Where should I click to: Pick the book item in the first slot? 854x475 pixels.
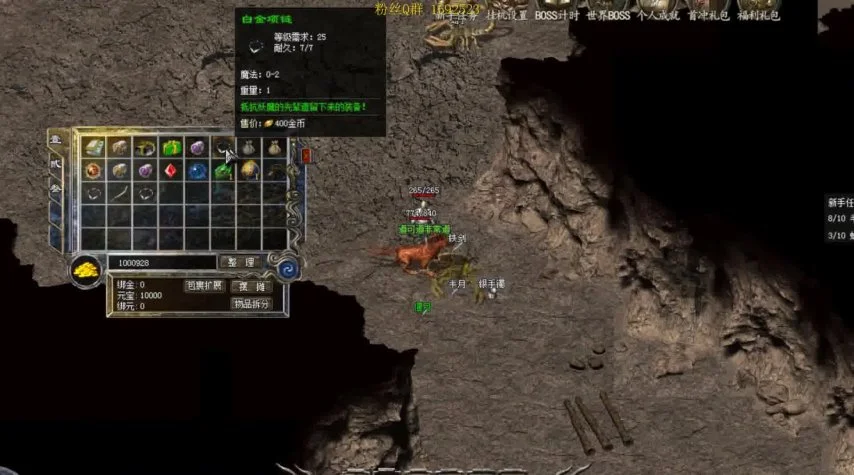[93, 148]
